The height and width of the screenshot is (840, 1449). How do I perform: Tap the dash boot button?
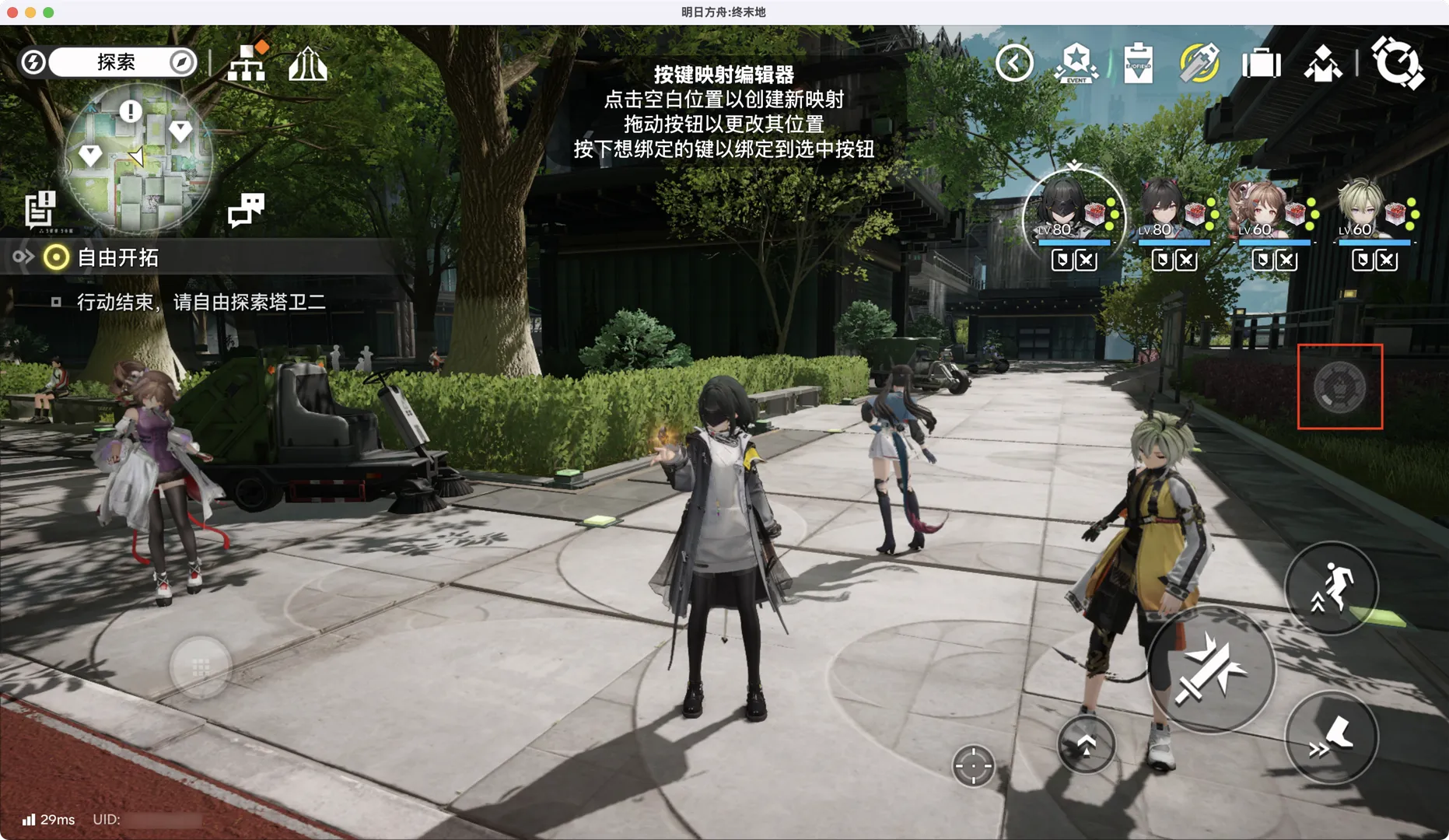point(1331,737)
